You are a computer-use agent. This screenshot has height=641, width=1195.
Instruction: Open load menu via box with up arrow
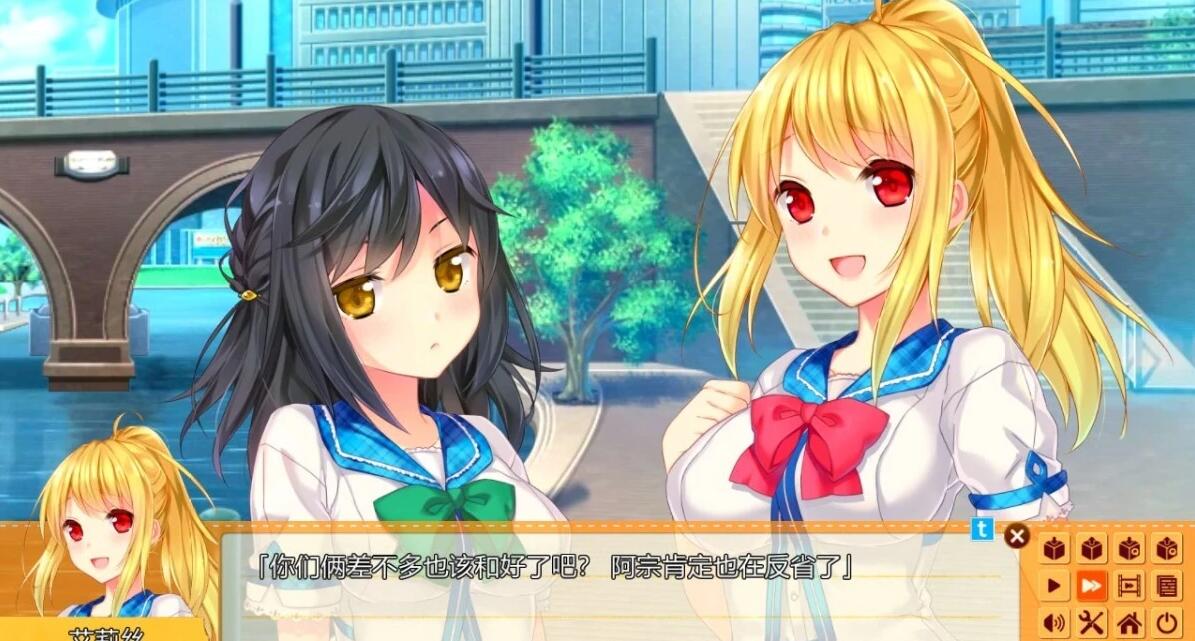pyautogui.click(x=1092, y=548)
